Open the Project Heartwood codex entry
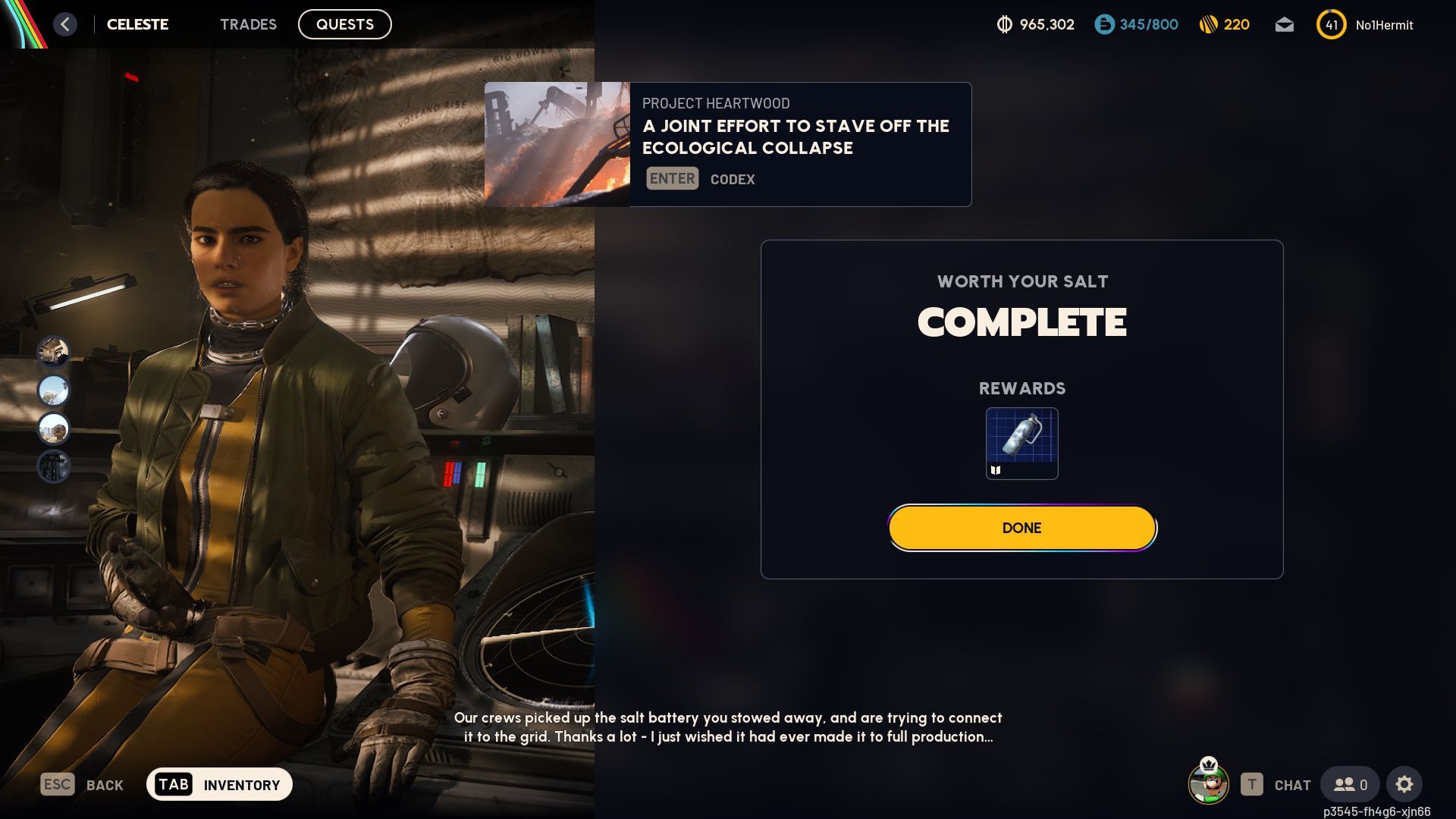 click(x=727, y=144)
